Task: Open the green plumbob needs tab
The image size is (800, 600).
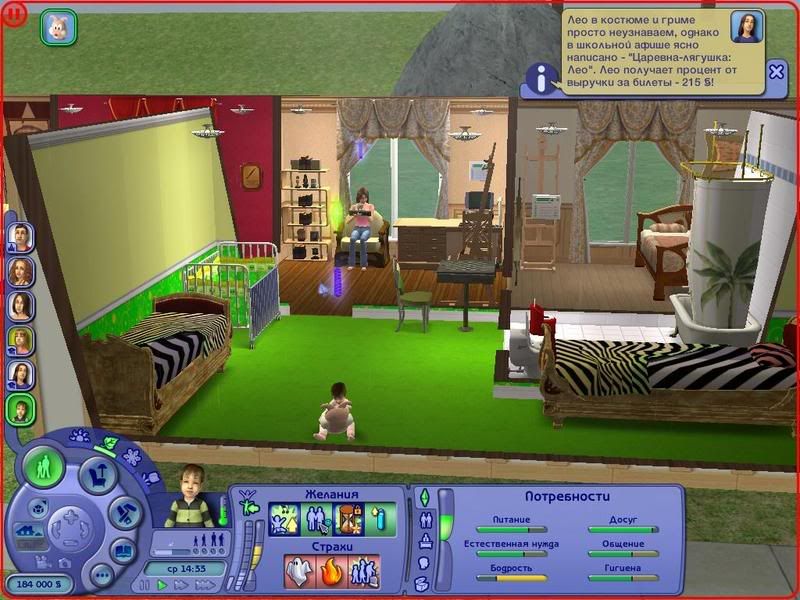Action: tap(422, 497)
